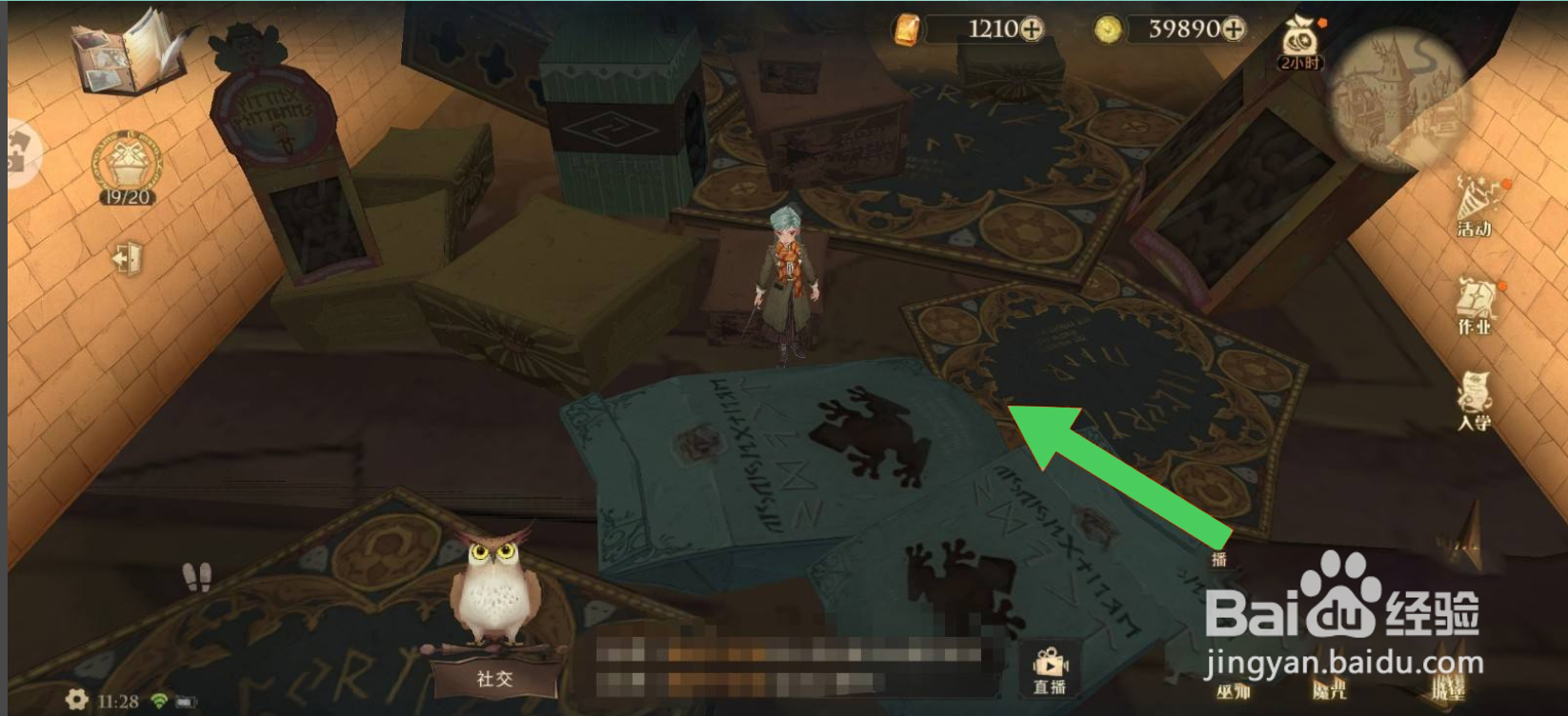Viewport: 1568px width, 716px height.
Task: Open the 城堡 castle menu
Action: tap(1450, 687)
